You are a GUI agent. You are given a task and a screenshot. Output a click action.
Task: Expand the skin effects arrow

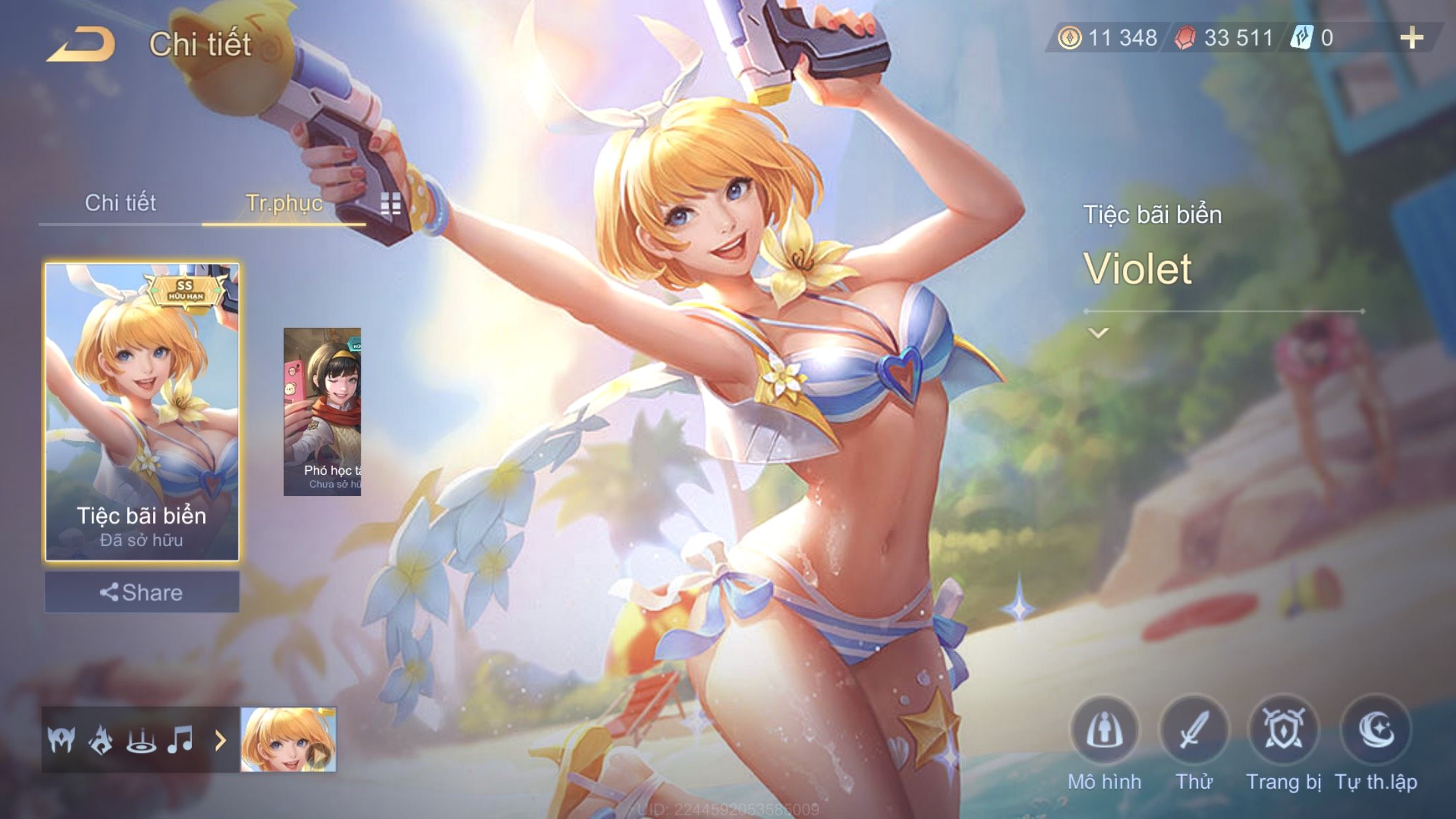(x=220, y=741)
